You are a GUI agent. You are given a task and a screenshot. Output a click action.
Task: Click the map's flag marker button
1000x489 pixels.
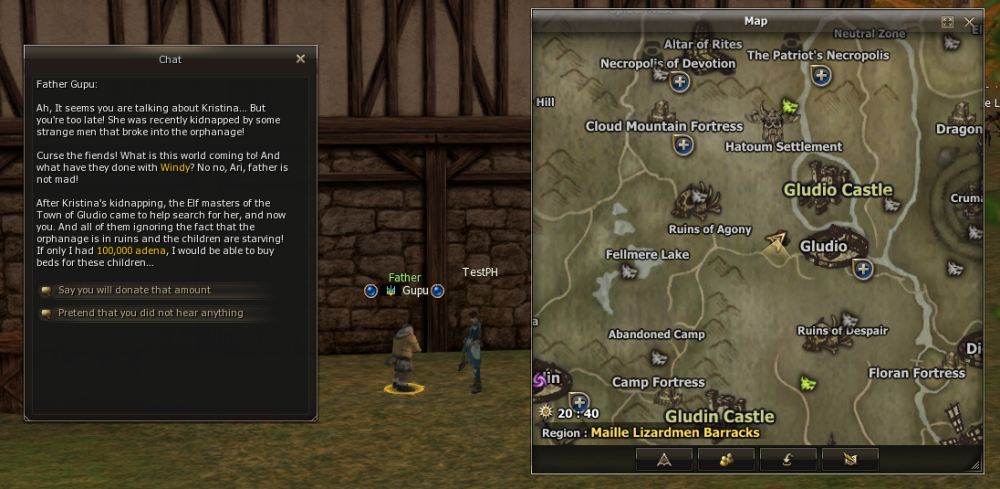(850, 459)
